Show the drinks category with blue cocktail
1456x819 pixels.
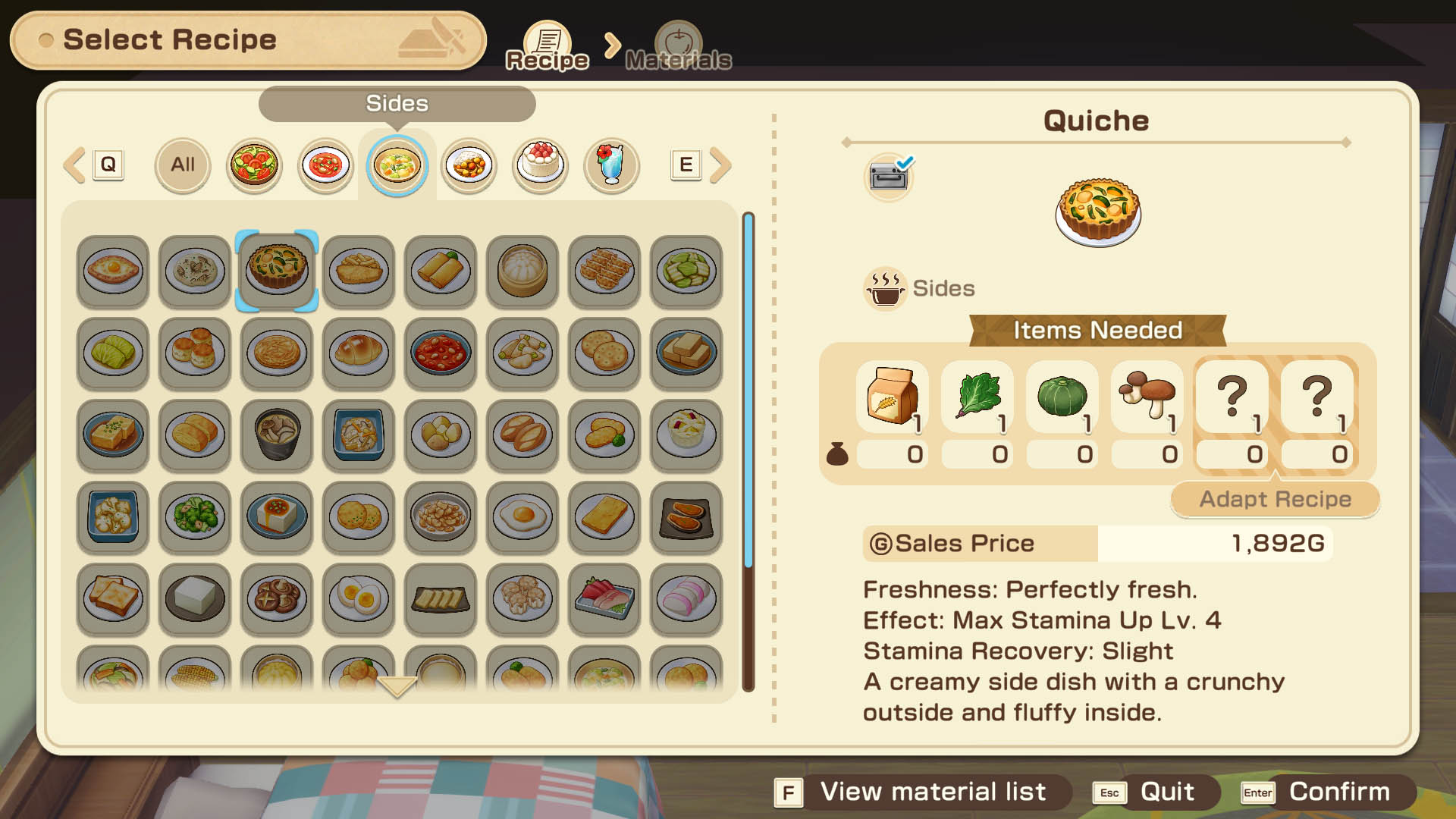click(611, 165)
